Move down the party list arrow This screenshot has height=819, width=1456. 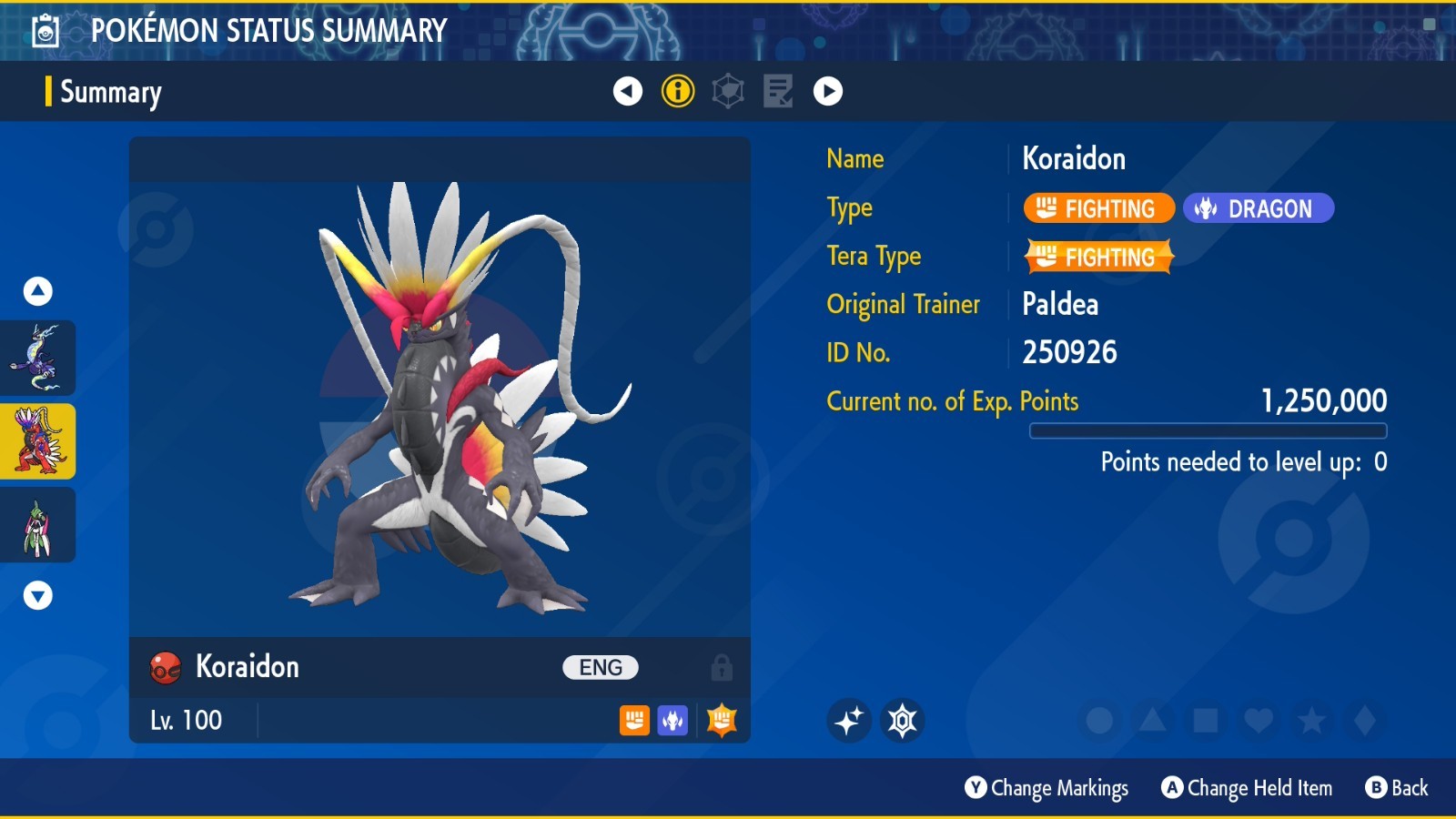[37, 596]
